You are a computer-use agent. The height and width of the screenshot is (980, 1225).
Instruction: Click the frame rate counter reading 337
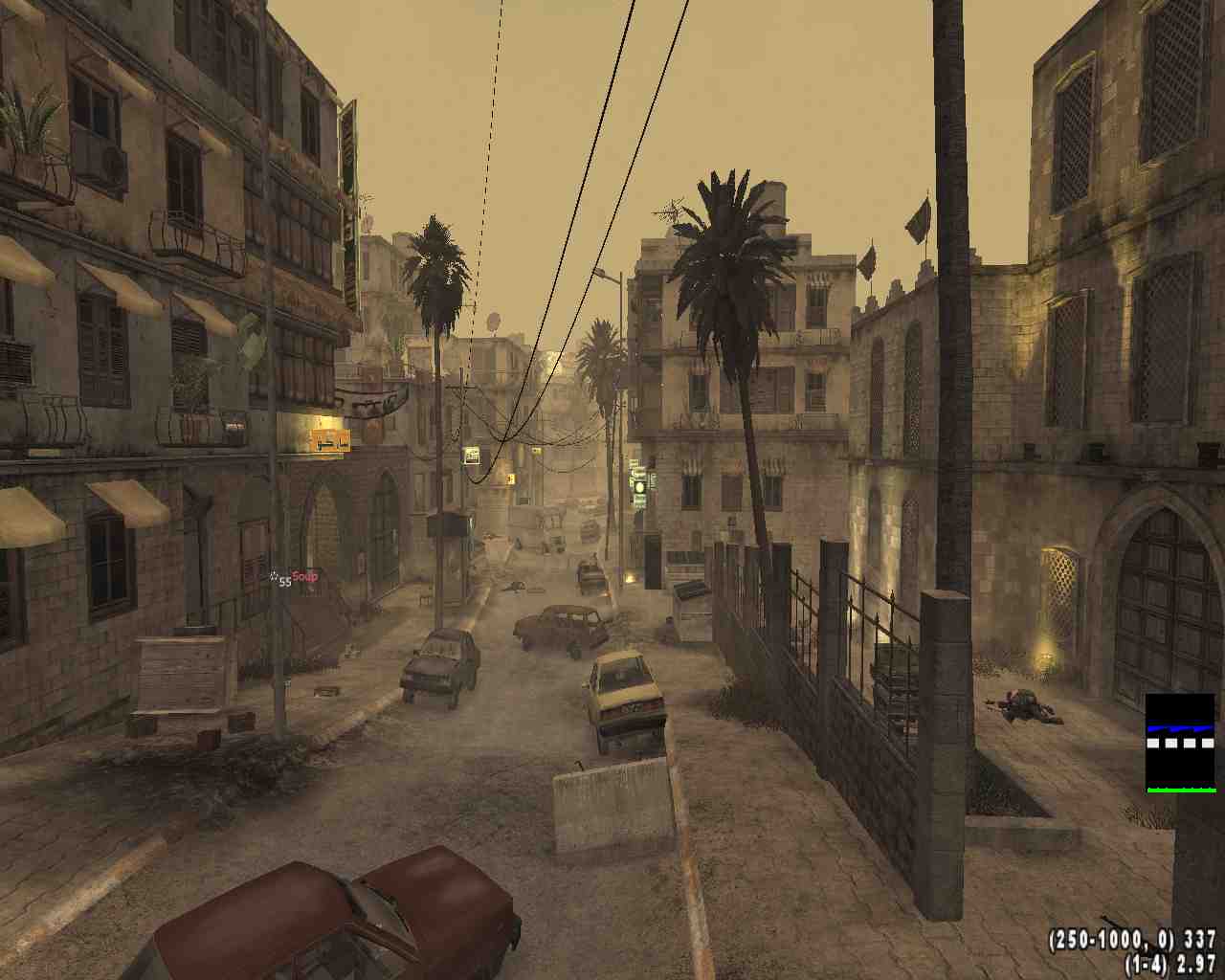click(1187, 941)
